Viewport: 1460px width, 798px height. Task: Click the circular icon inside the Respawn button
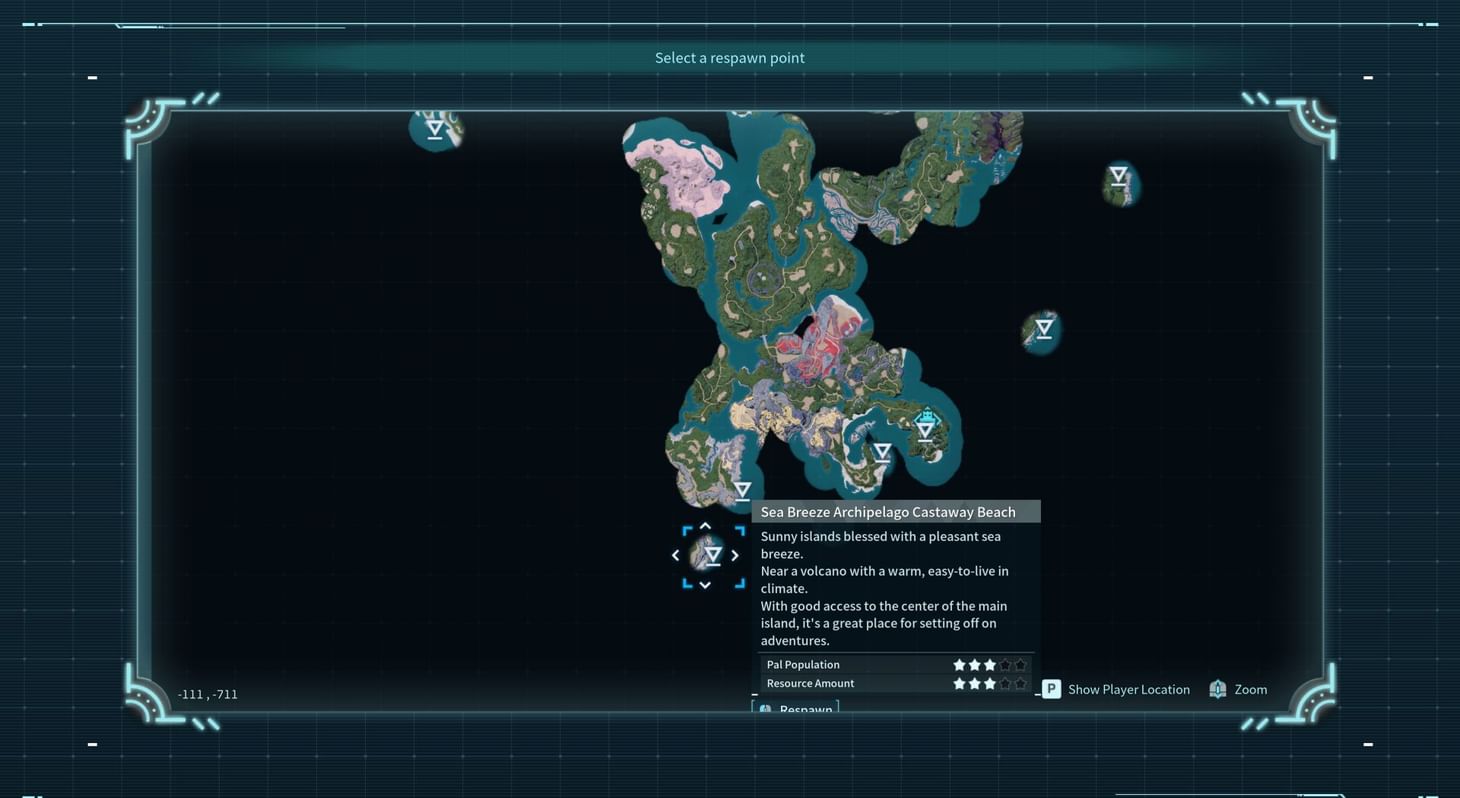coord(766,709)
